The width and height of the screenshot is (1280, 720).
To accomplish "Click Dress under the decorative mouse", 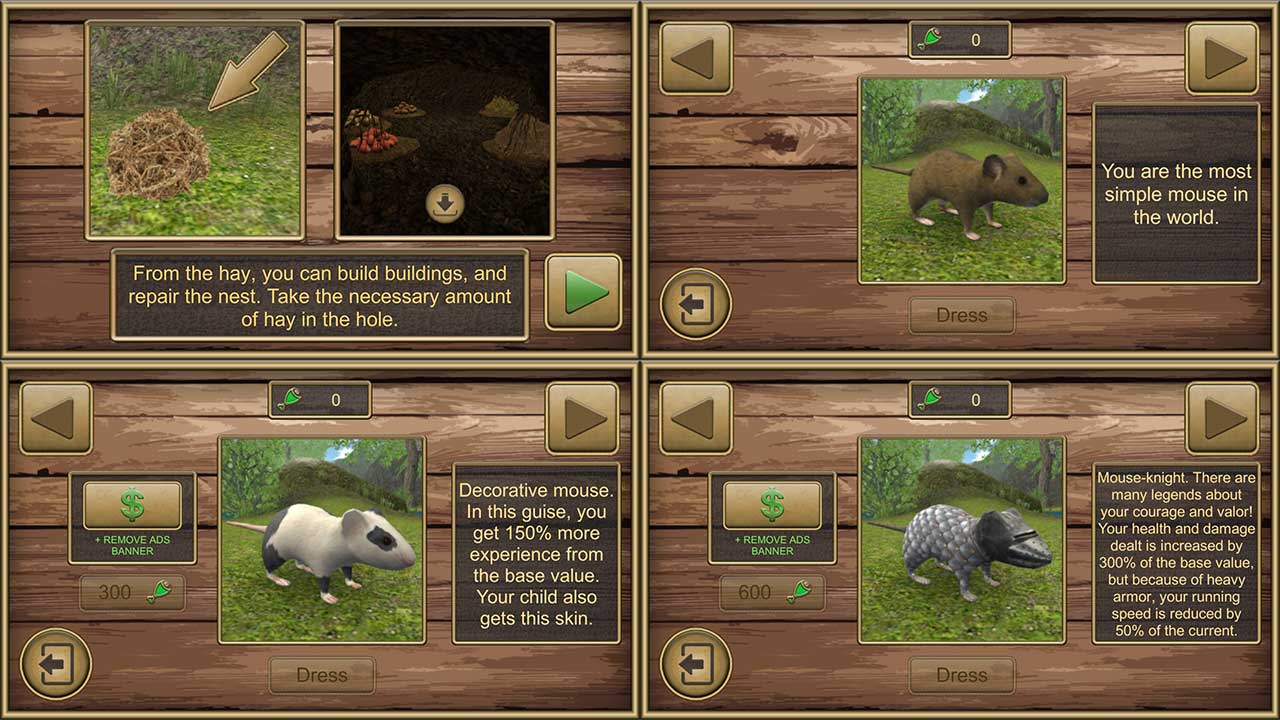I will pyautogui.click(x=321, y=675).
